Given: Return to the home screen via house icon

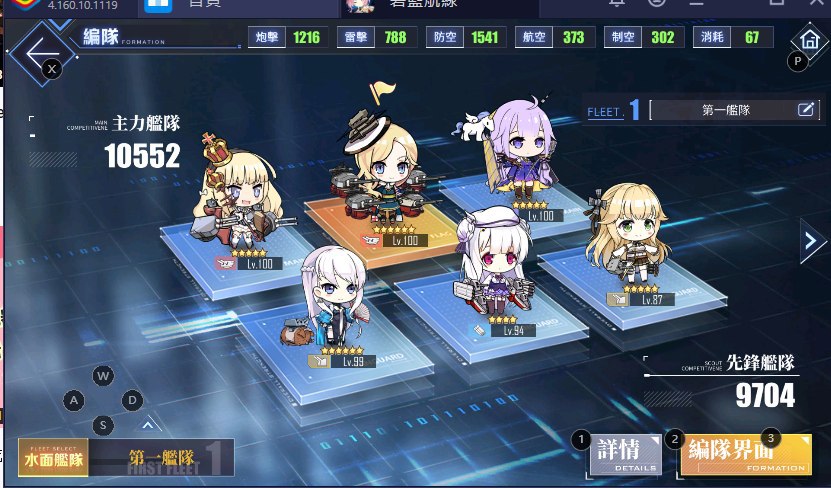Looking at the screenshot, I should pyautogui.click(x=807, y=40).
